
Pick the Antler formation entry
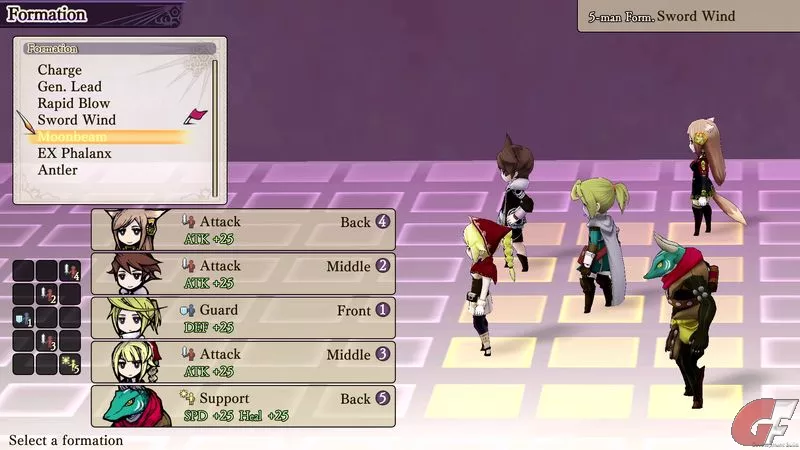[58, 170]
